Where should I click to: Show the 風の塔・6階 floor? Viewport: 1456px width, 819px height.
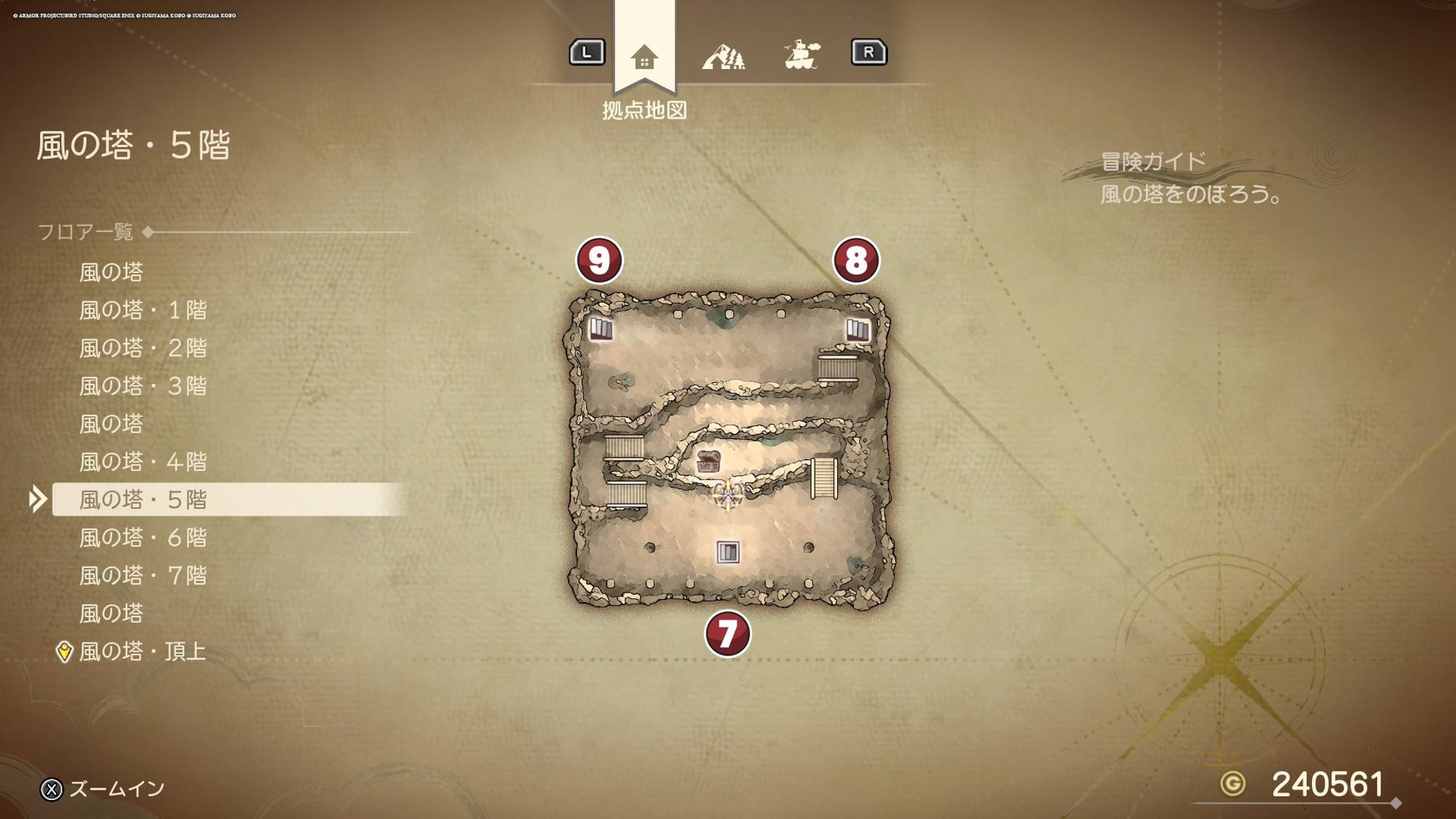click(143, 537)
